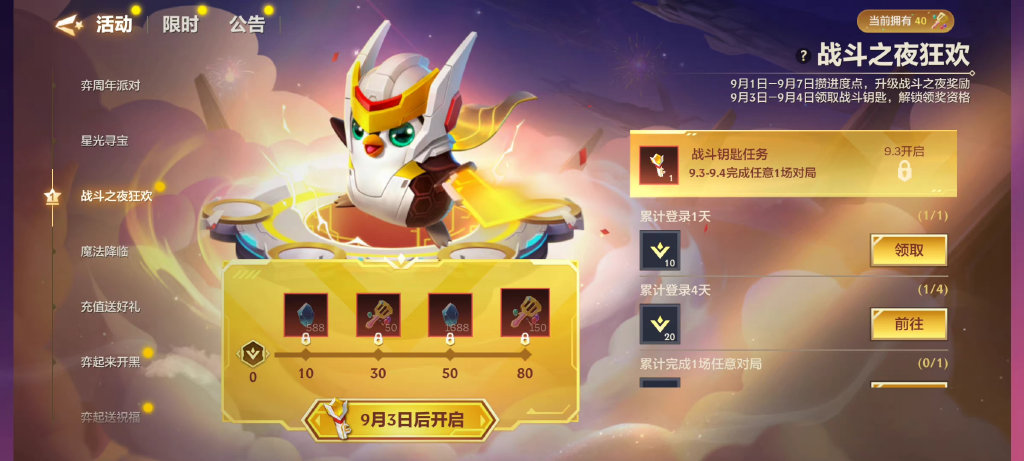Go back using the arrow icon
Image resolution: width=1024 pixels, height=461 pixels.
70,26
